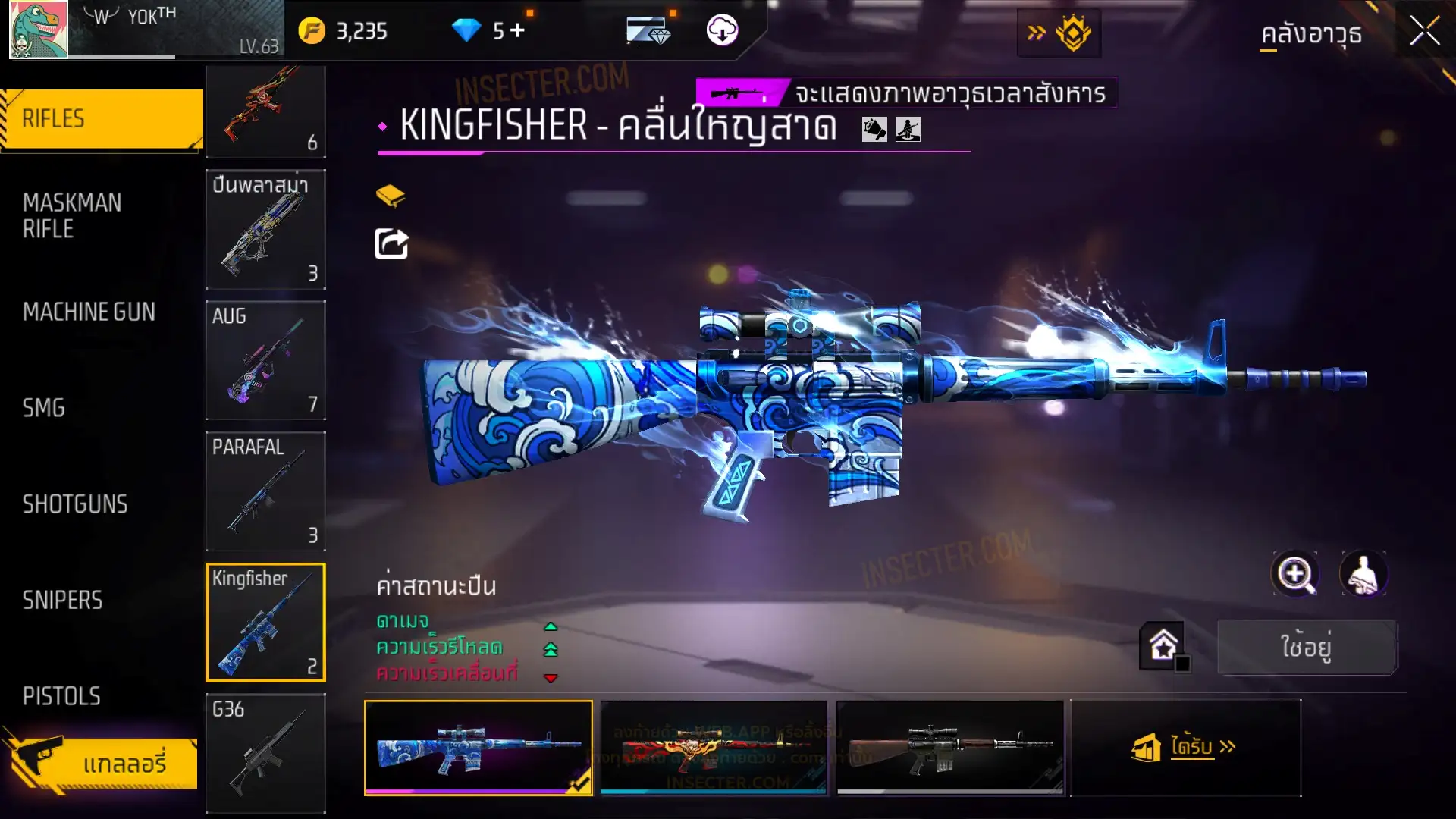Show the Shotguns category
The width and height of the screenshot is (1456, 819).
coord(75,504)
